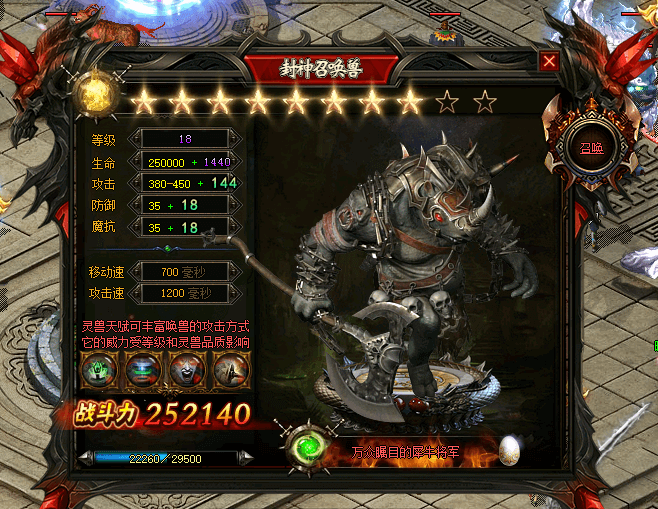Click the right arrow of experience bar
This screenshot has width=658, height=509.
[247, 458]
